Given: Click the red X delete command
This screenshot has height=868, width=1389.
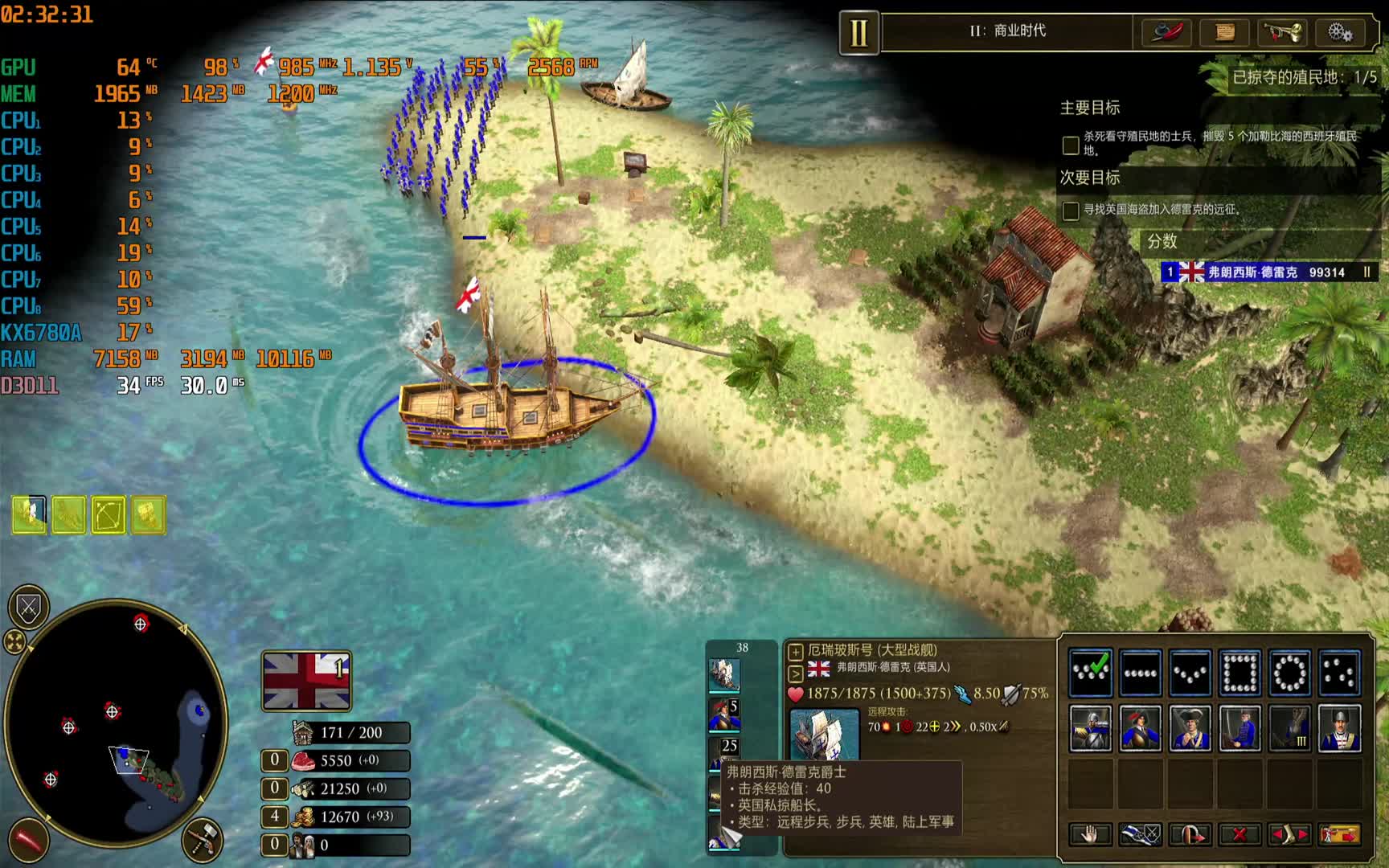Looking at the screenshot, I should (1239, 834).
